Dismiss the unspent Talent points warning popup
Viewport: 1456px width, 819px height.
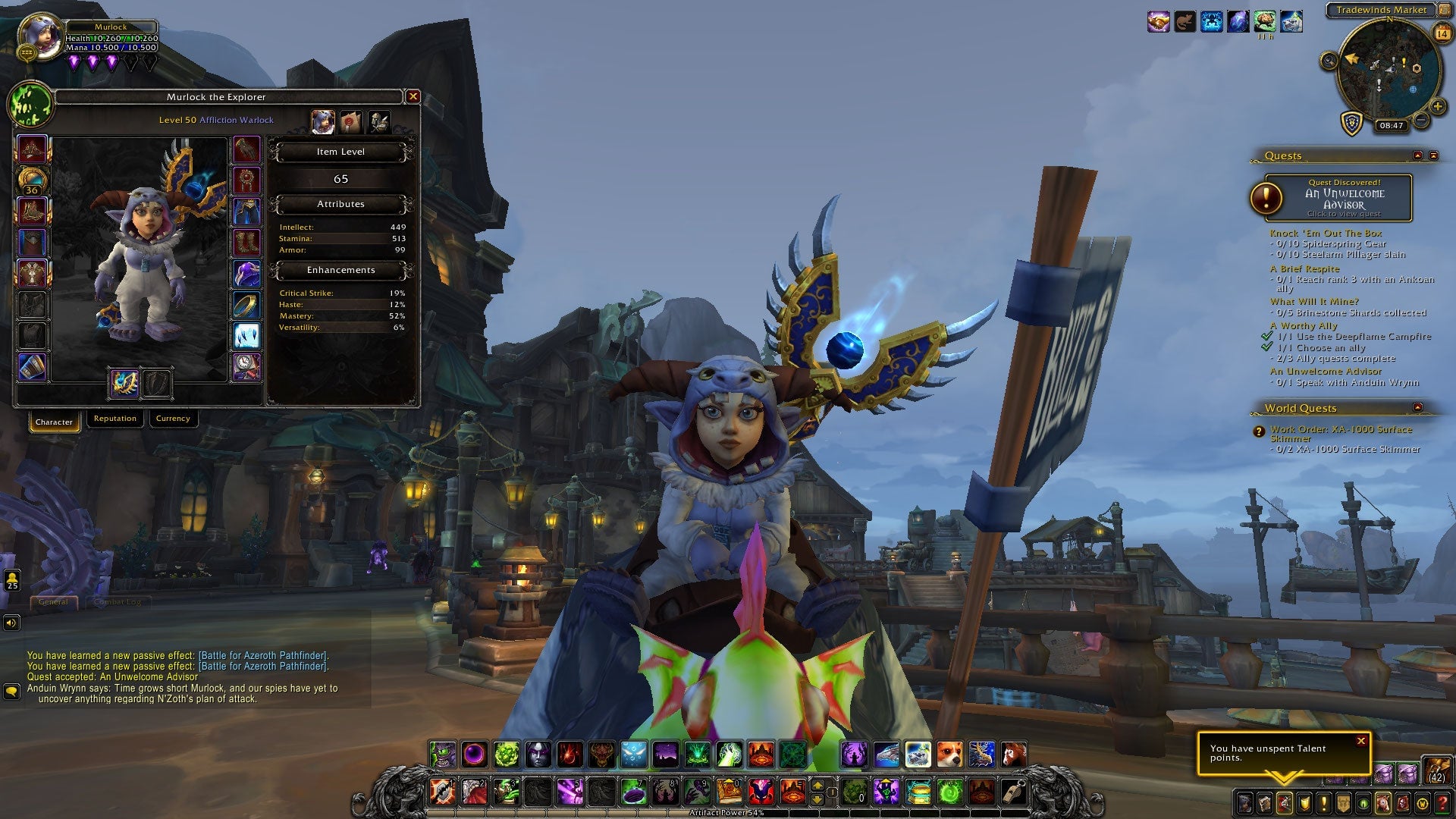coord(1363,741)
